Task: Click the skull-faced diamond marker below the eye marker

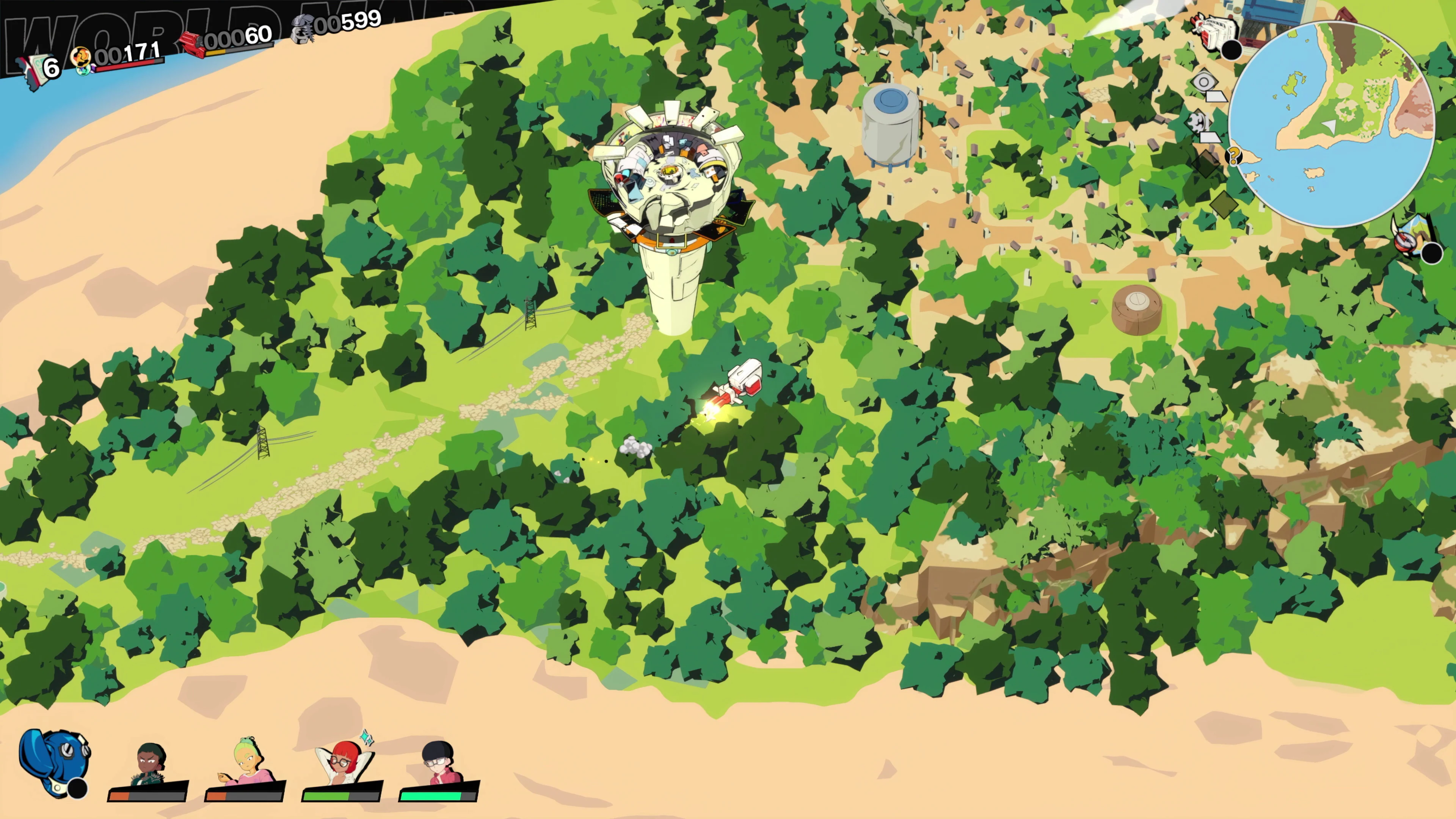Action: click(1197, 122)
